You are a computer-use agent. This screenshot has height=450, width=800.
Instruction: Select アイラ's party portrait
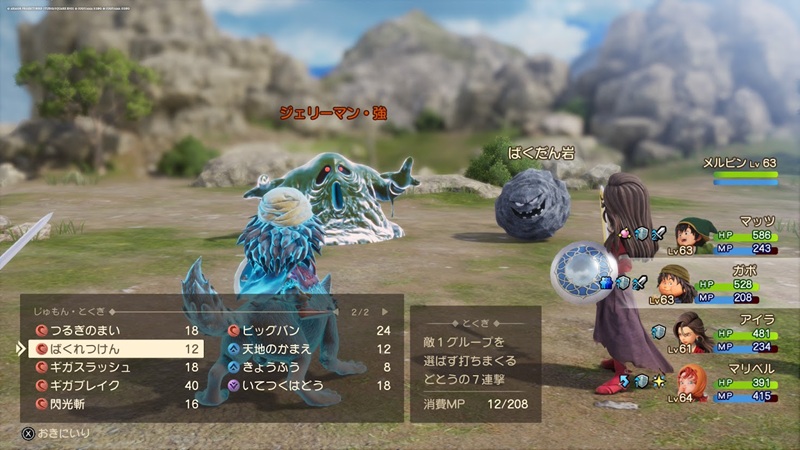691,332
